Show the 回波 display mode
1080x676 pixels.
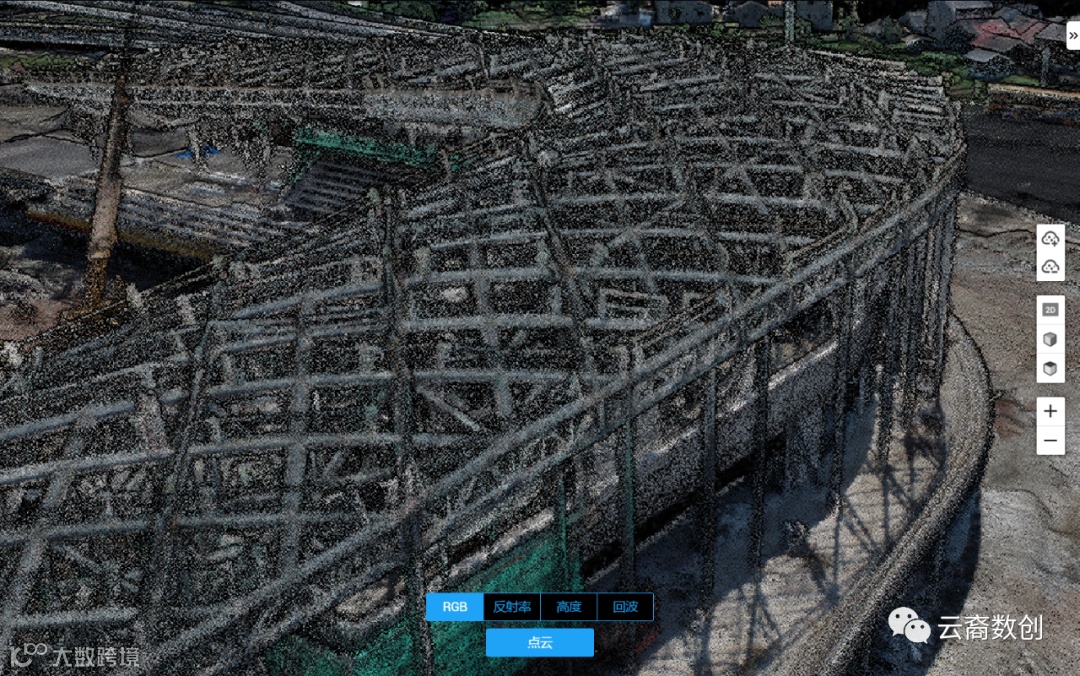(625, 607)
